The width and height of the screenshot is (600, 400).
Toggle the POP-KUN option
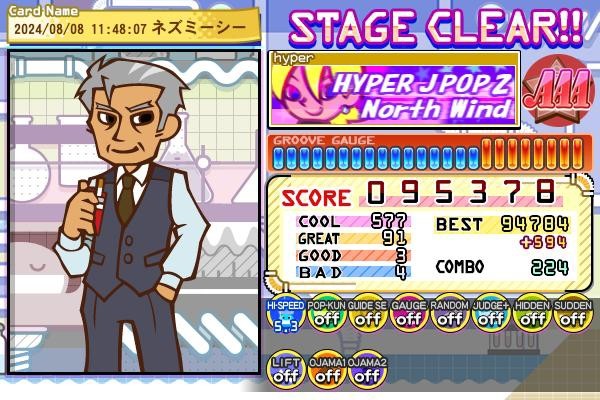(x=327, y=316)
